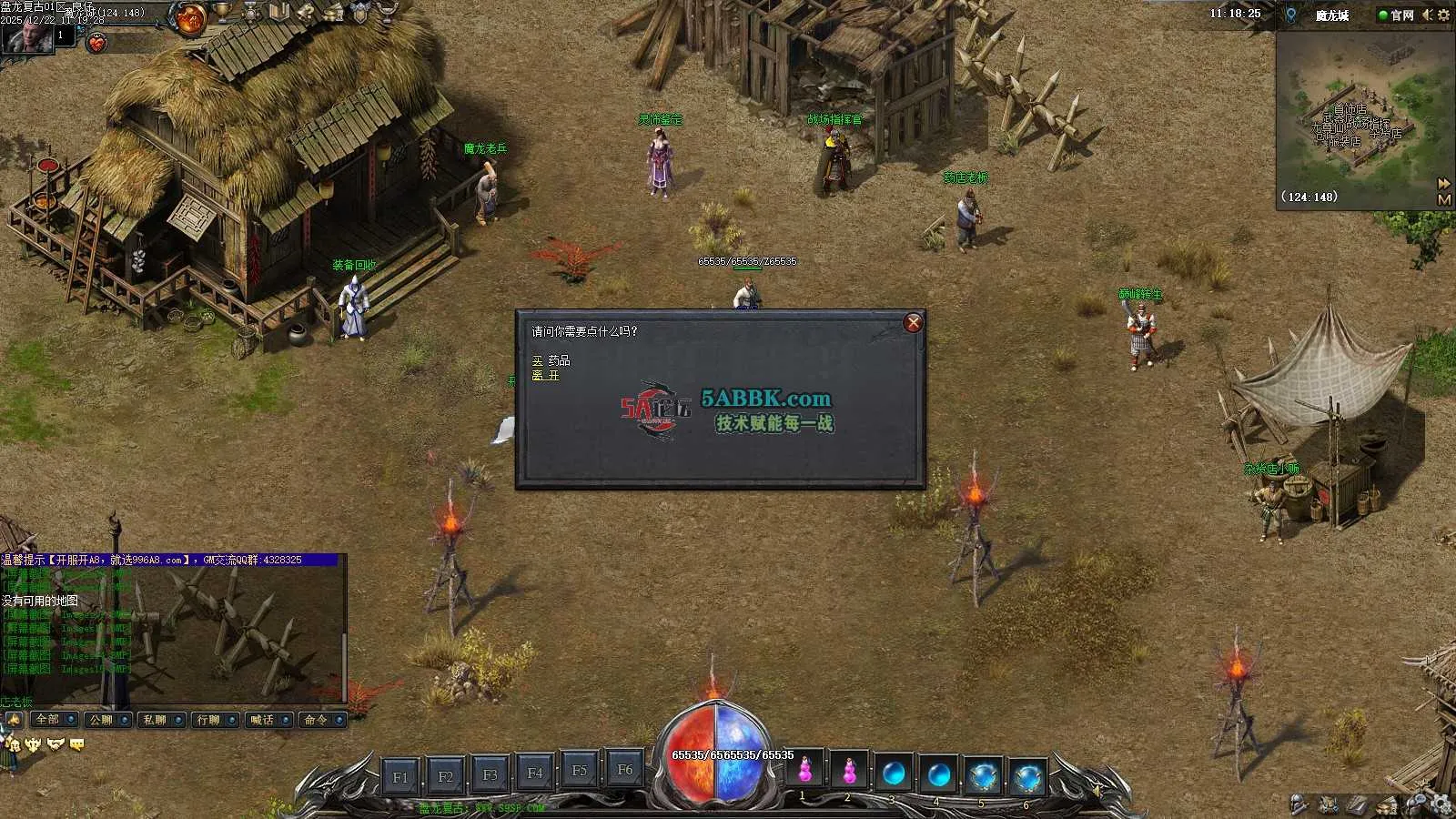Open the 私聊 private chat tab
Viewport: 1456px width, 819px height.
[x=156, y=720]
